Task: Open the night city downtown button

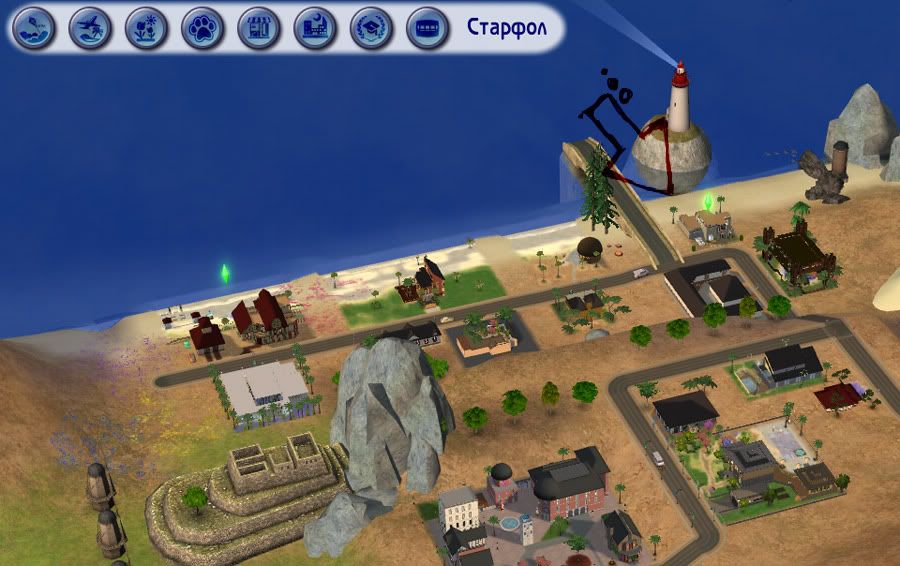Action: pos(315,28)
